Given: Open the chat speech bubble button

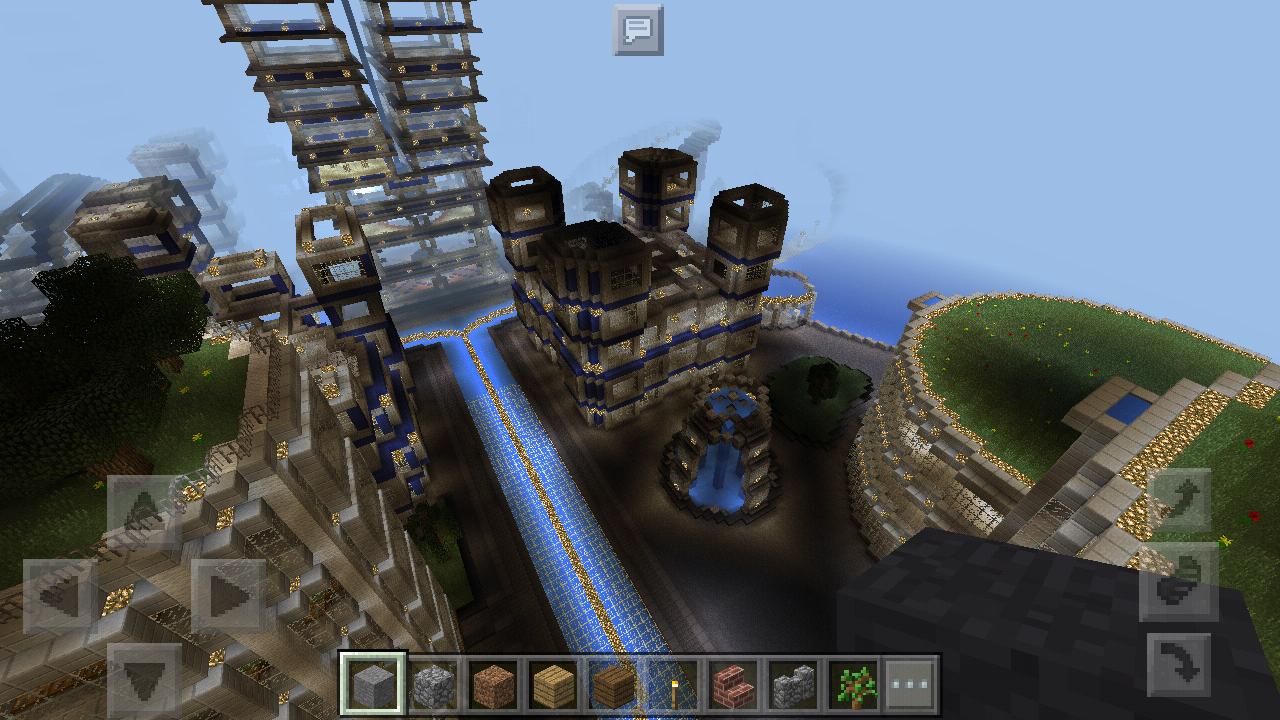Looking at the screenshot, I should (638, 29).
